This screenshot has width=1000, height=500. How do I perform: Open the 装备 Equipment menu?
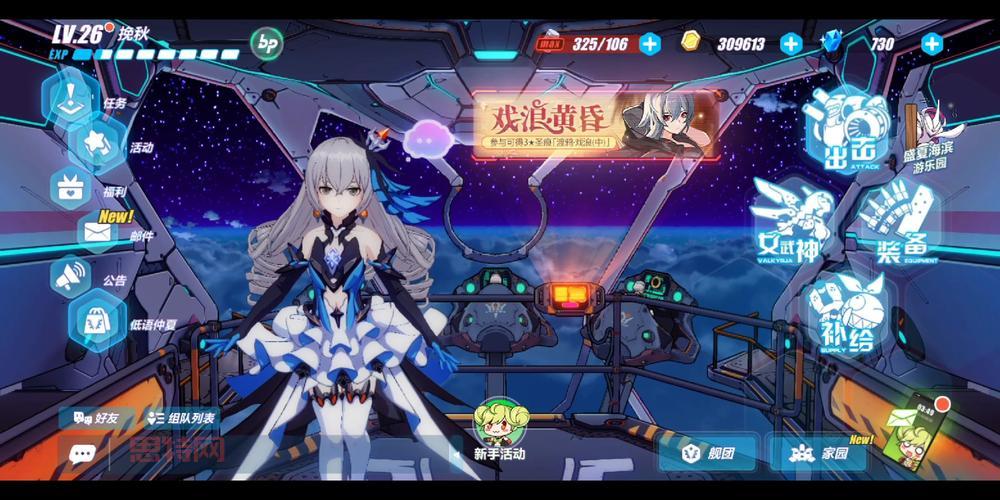point(899,224)
